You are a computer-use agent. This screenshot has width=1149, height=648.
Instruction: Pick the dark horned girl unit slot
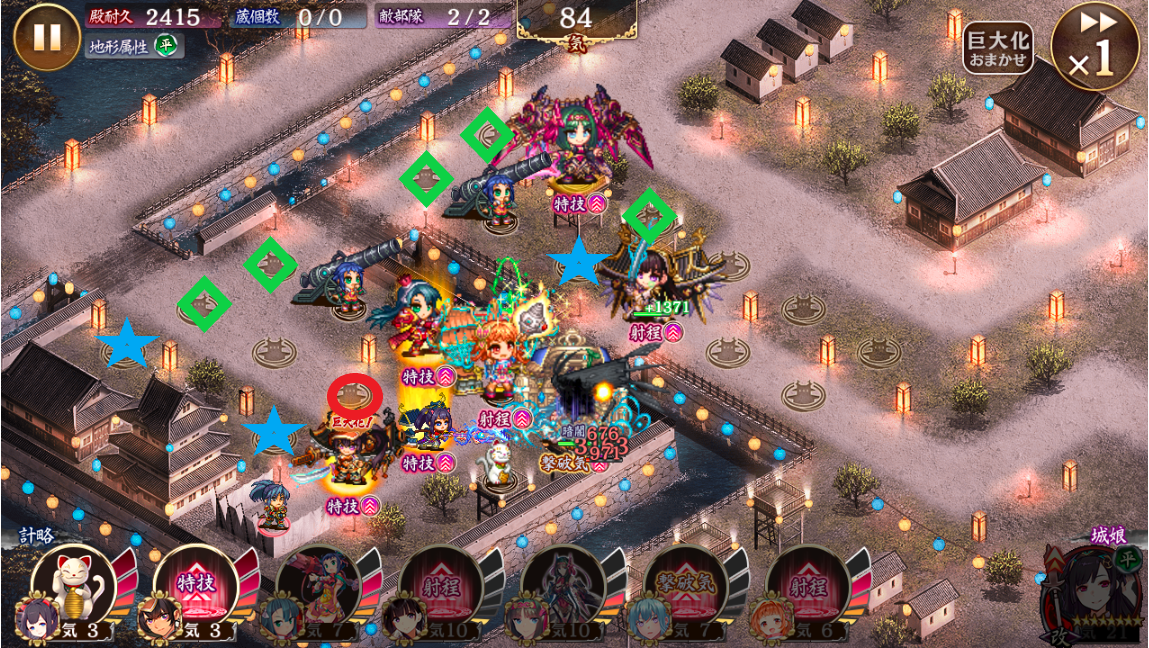click(562, 587)
